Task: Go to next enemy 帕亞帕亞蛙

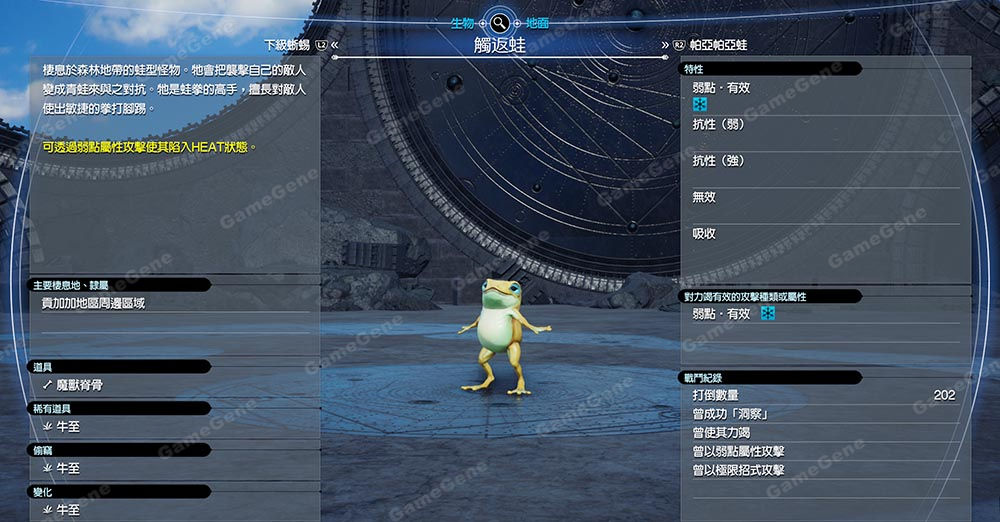Action: coord(718,45)
